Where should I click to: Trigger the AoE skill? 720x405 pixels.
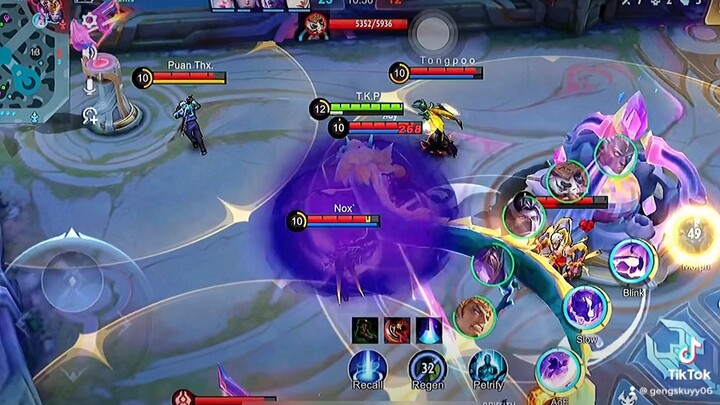click(x=556, y=370)
